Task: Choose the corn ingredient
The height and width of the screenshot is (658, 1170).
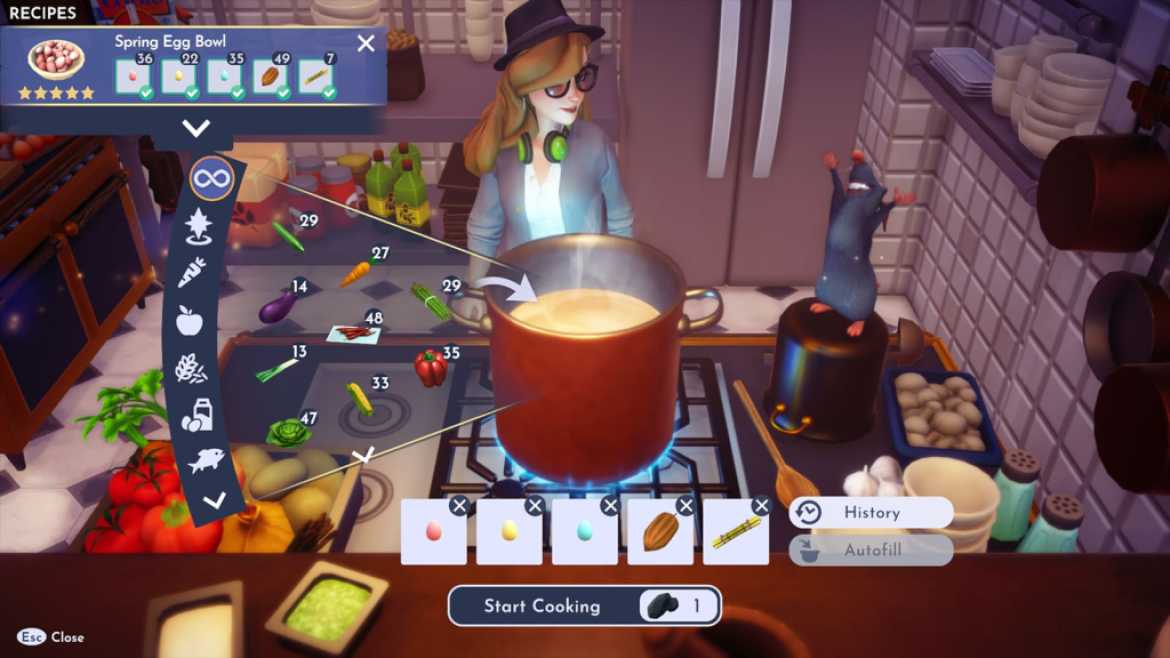Action: click(359, 398)
